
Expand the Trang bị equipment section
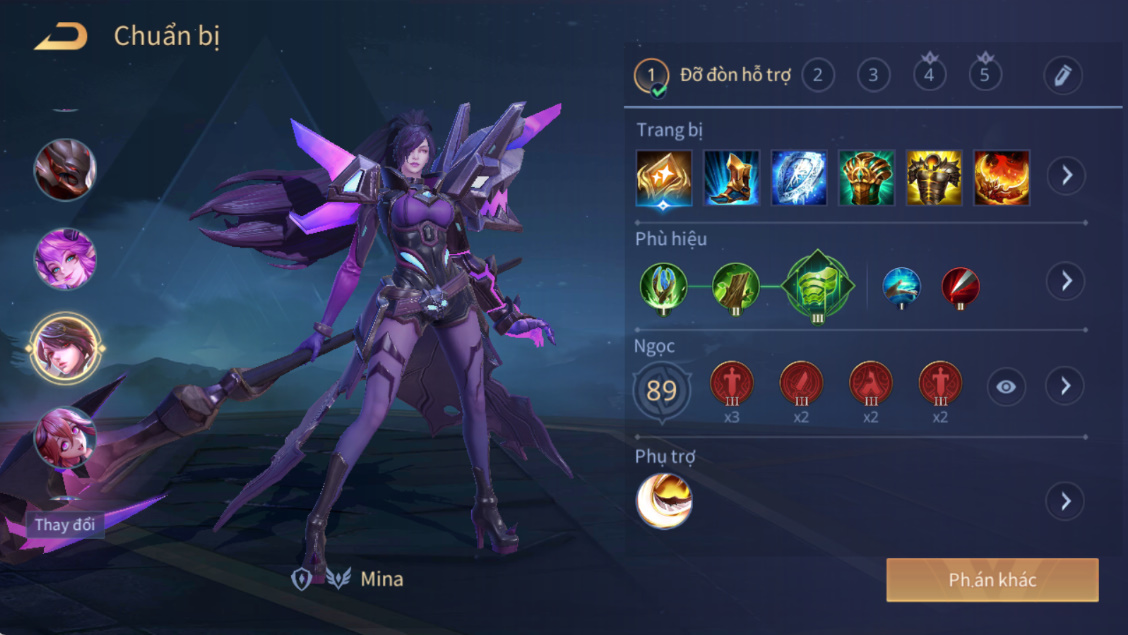pyautogui.click(x=1066, y=176)
